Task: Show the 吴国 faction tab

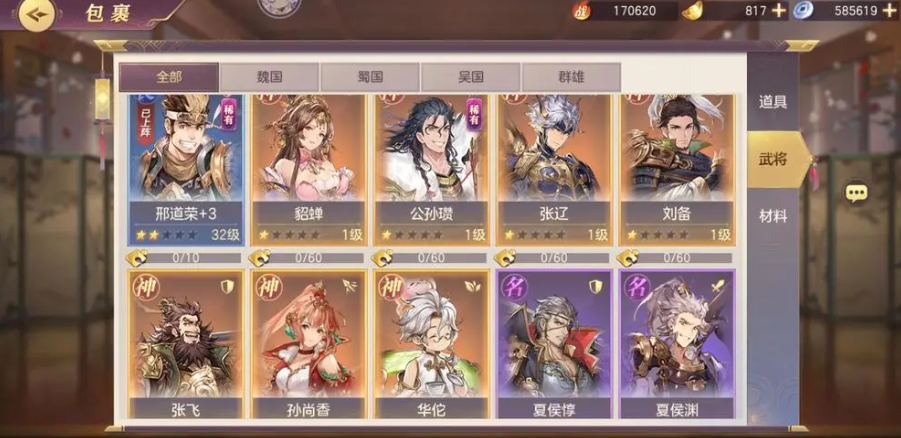Action: pyautogui.click(x=470, y=78)
